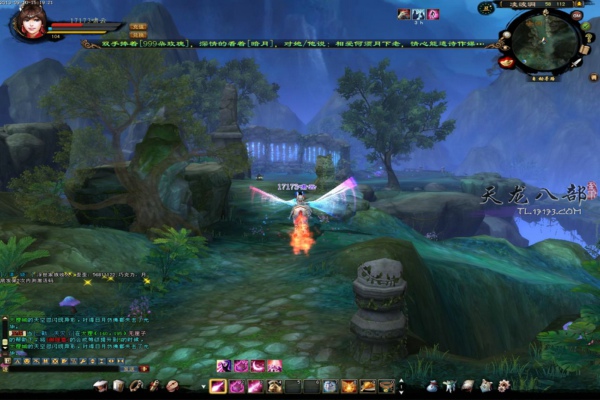Click the player character portrait

click(x=27, y=21)
